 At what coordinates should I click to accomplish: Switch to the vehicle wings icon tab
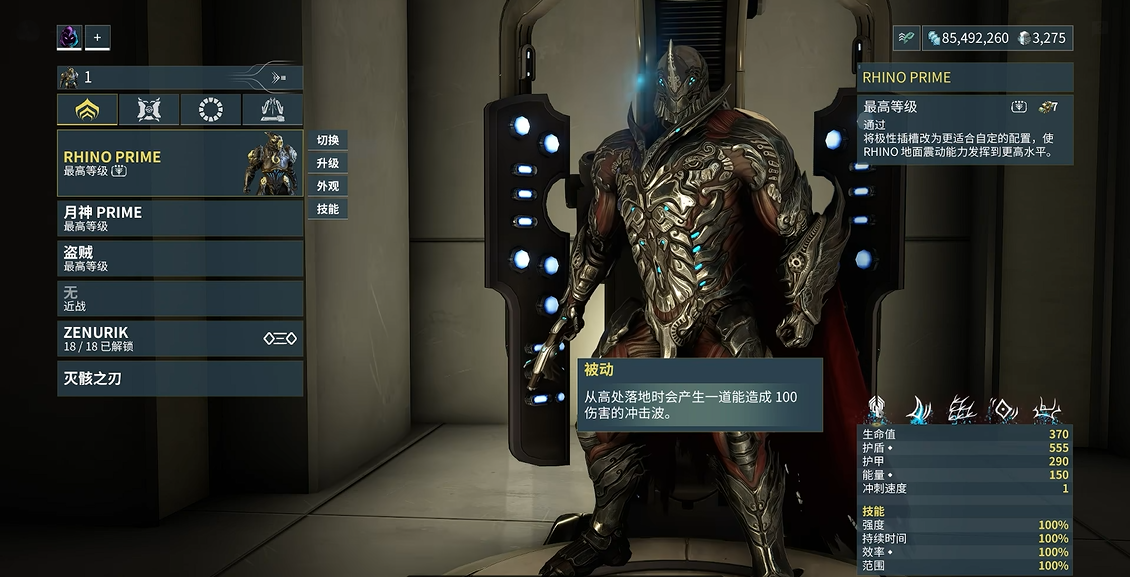(x=272, y=110)
